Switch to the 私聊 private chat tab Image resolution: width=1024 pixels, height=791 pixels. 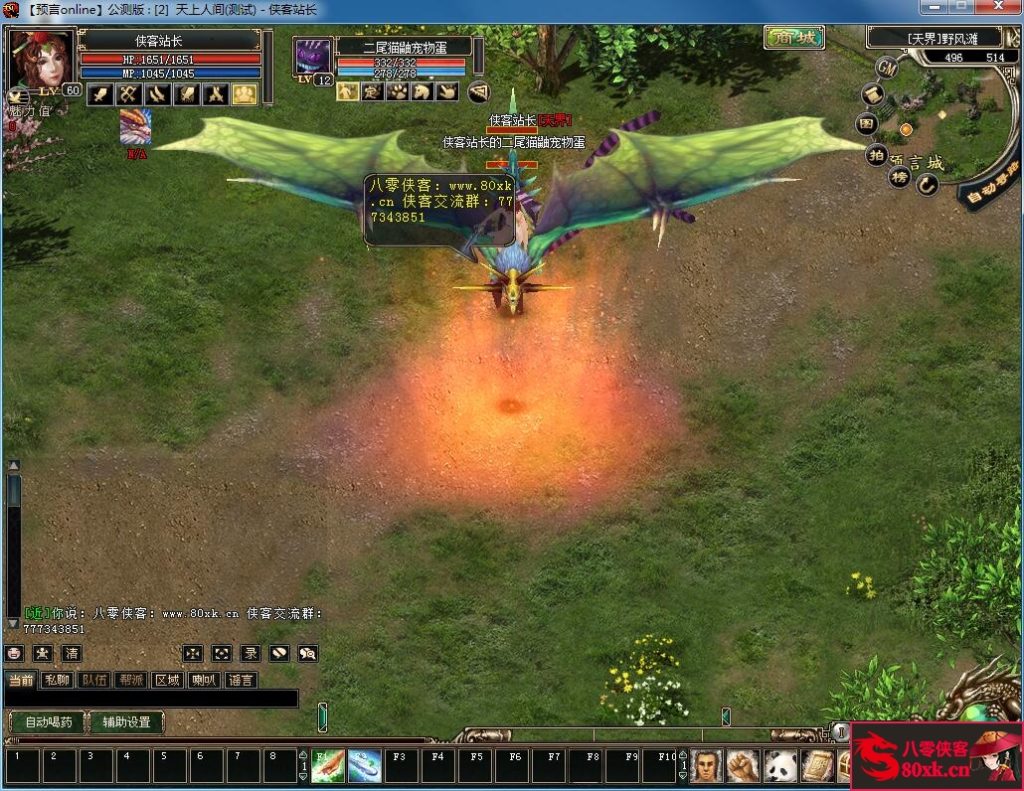click(x=58, y=680)
